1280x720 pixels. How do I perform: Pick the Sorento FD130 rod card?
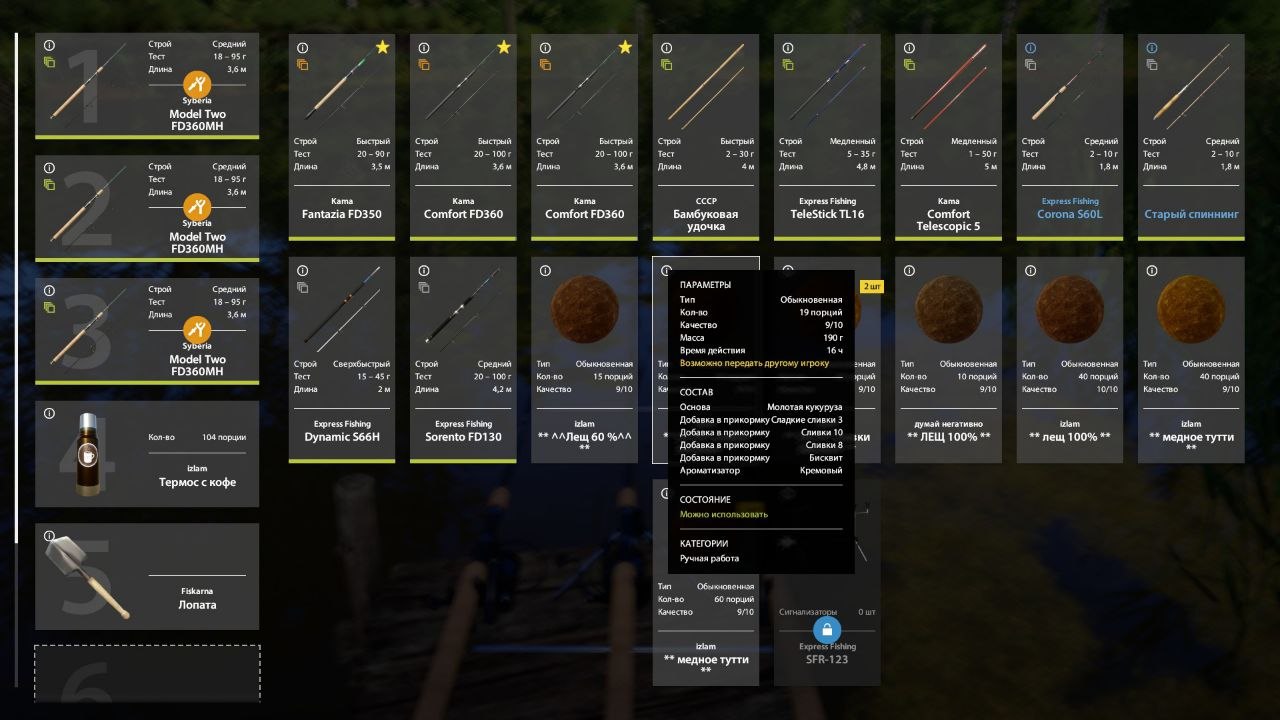click(463, 360)
